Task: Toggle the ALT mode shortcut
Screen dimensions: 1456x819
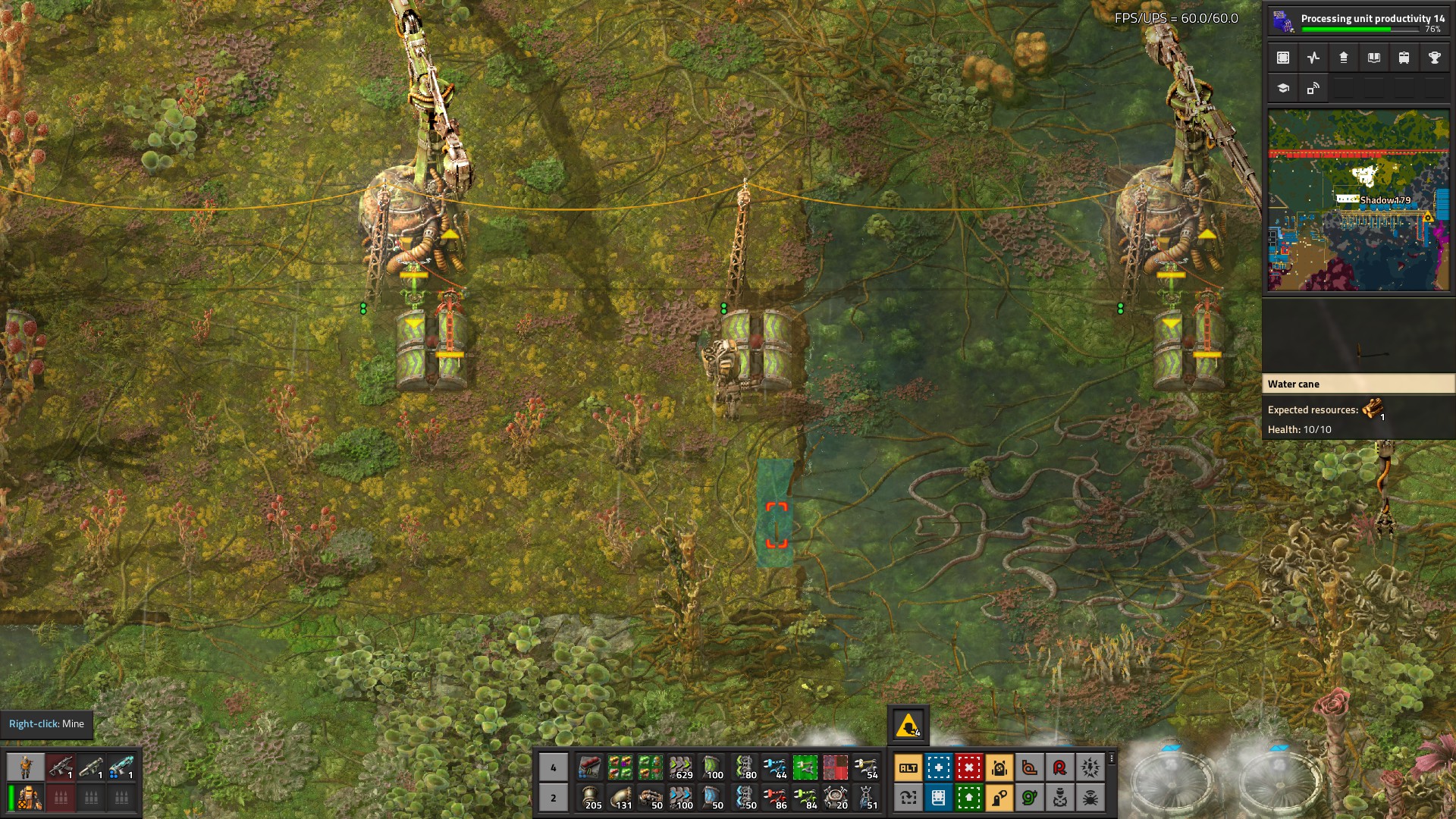Action: tap(908, 767)
